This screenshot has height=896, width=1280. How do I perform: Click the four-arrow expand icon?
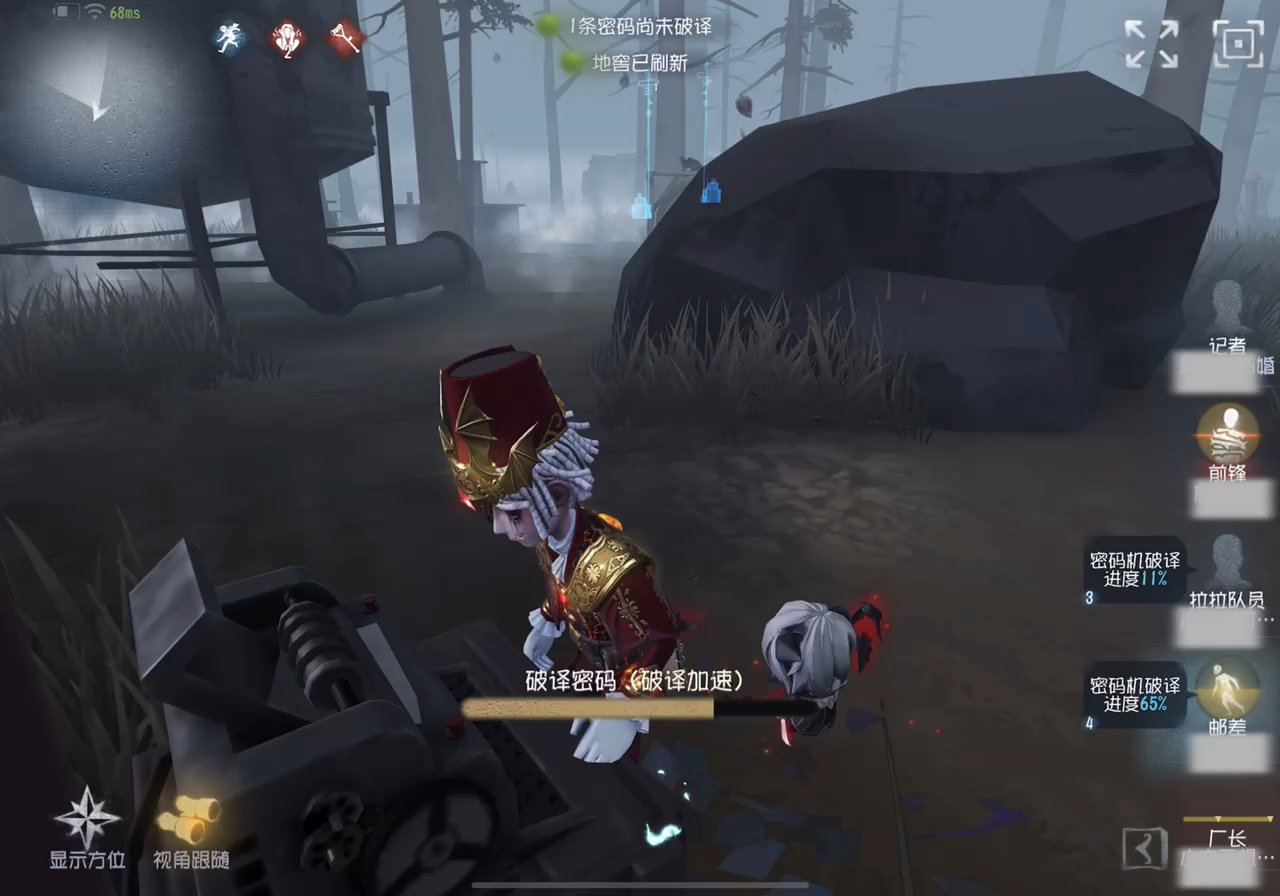pos(1150,44)
